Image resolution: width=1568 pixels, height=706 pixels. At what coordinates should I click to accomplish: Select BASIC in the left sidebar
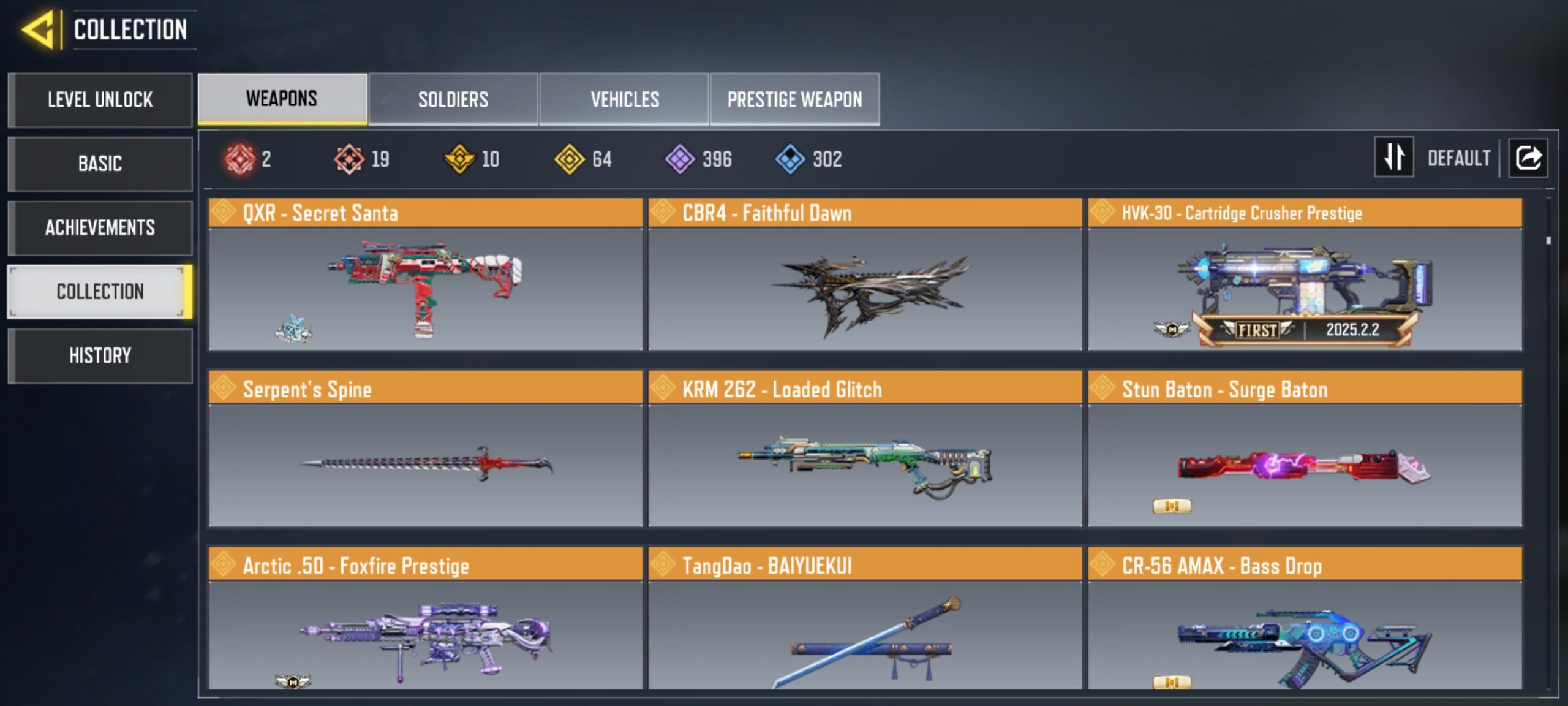[100, 164]
